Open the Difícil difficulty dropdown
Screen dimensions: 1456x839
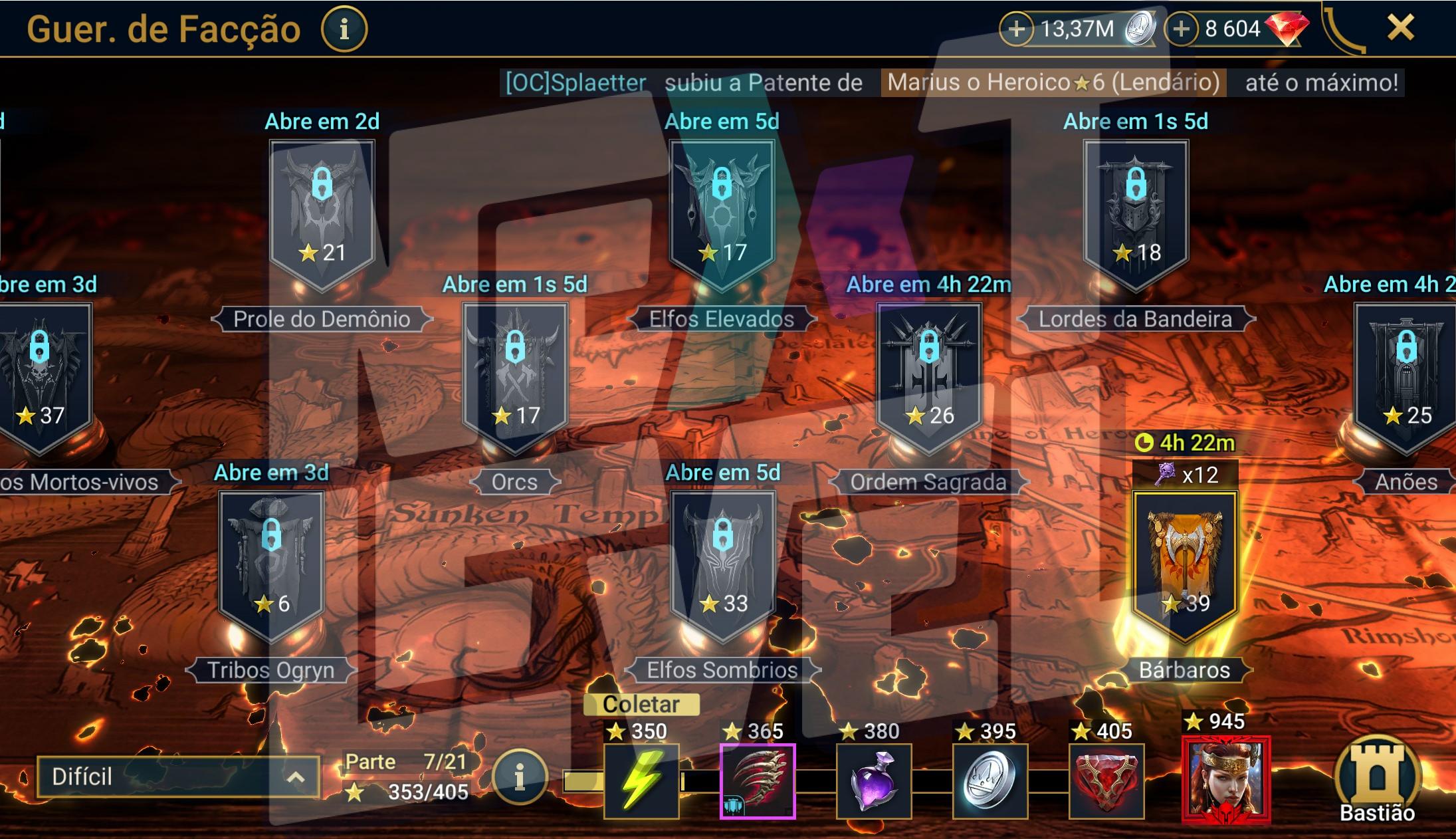coord(177,777)
